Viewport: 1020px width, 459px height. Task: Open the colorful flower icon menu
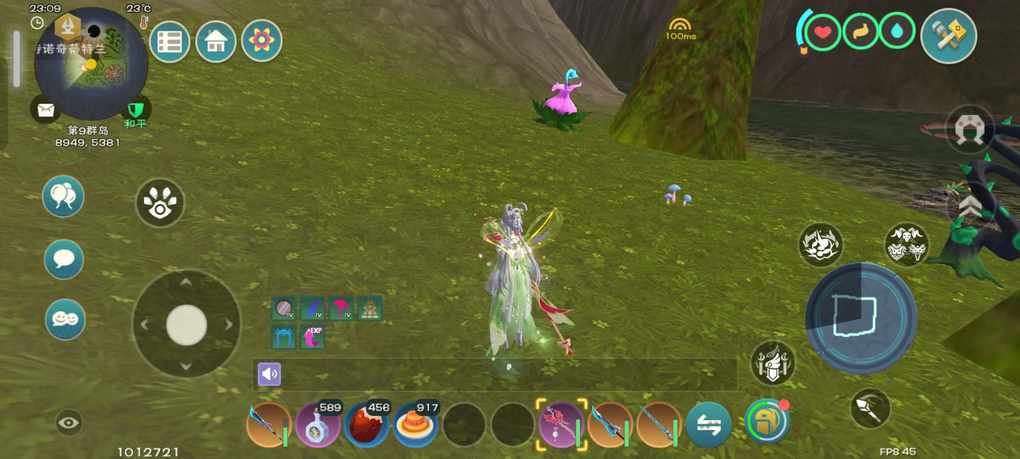(x=262, y=41)
